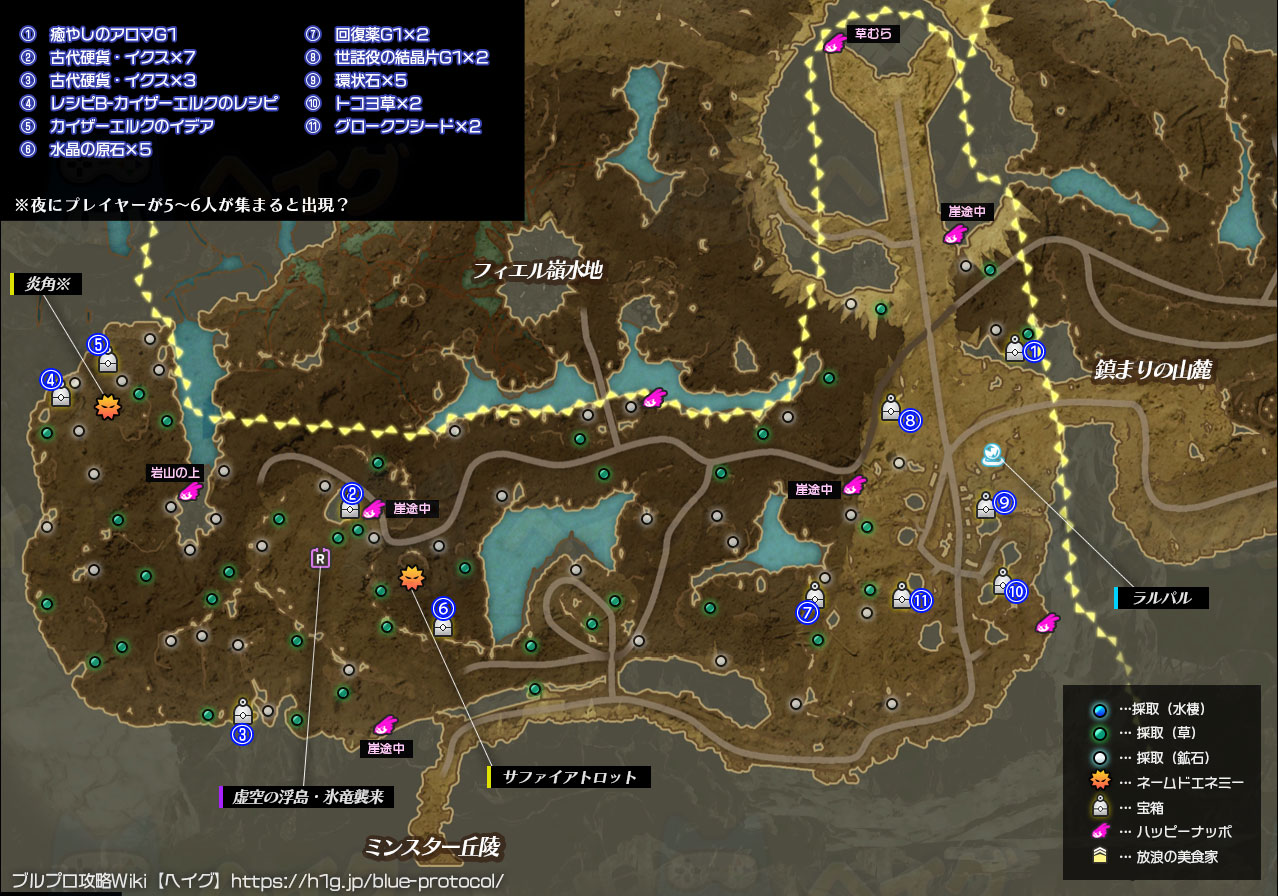Select the ラルパル location label
This screenshot has height=896, width=1278.
pos(1163,598)
